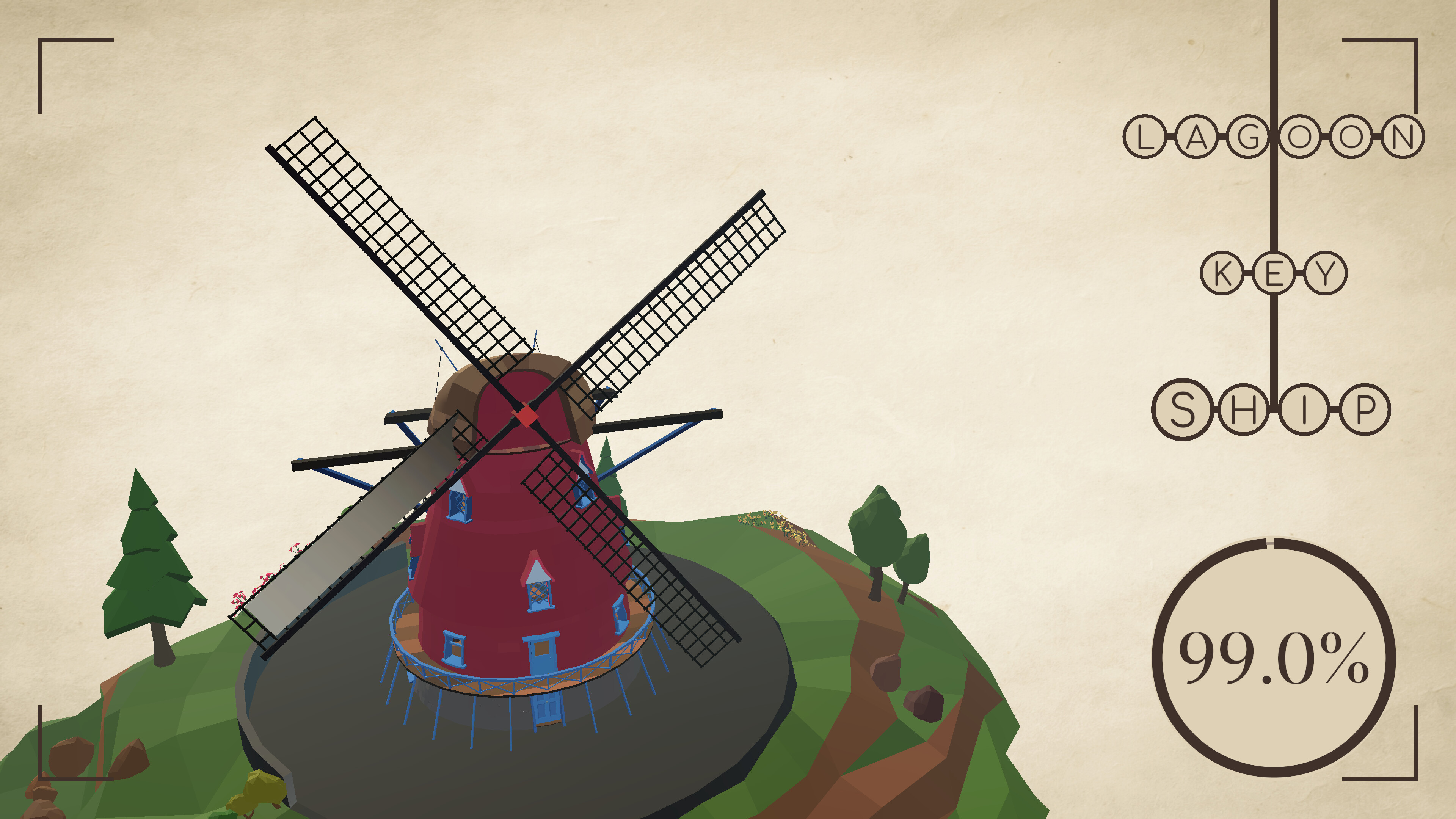Toggle the E circle in KEY
This screenshot has height=819, width=1456.
click(x=1275, y=273)
